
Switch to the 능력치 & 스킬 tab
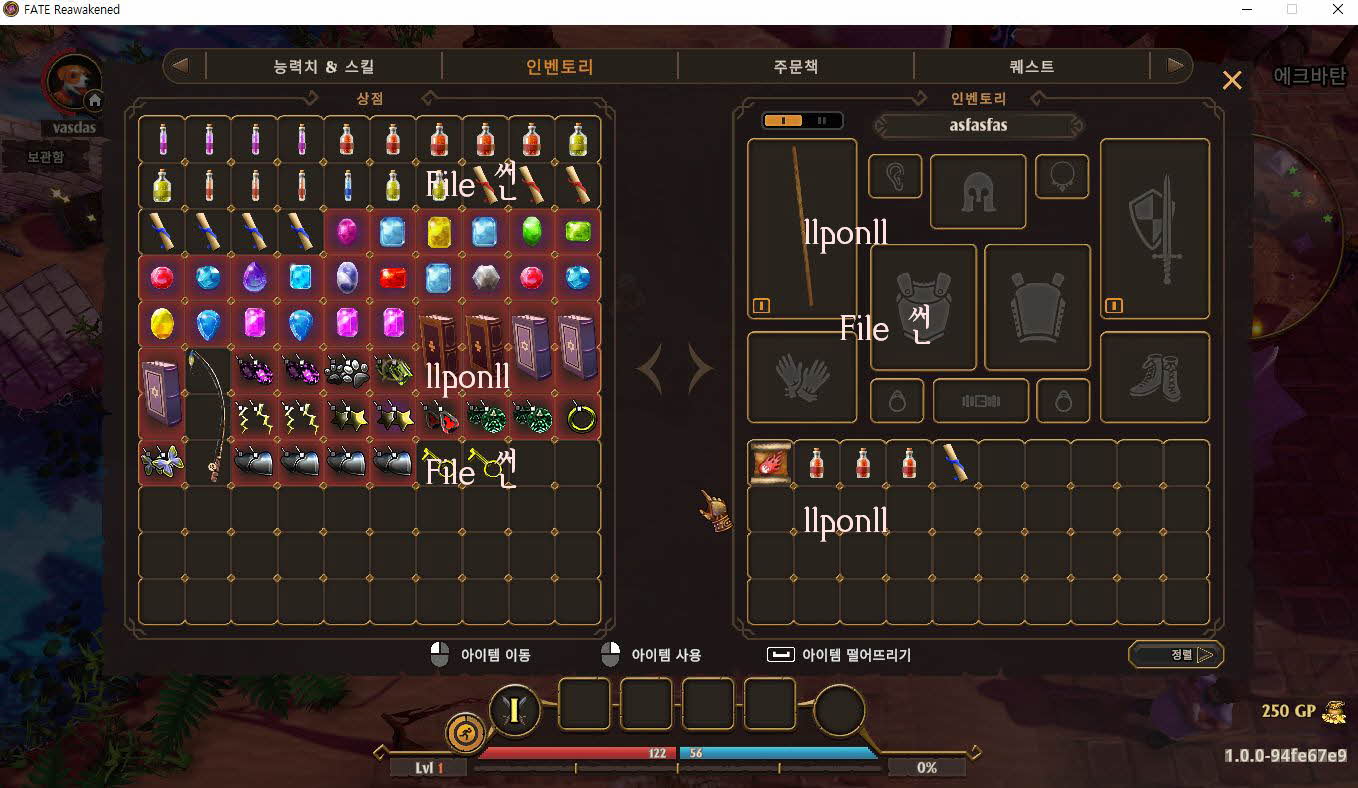click(324, 67)
